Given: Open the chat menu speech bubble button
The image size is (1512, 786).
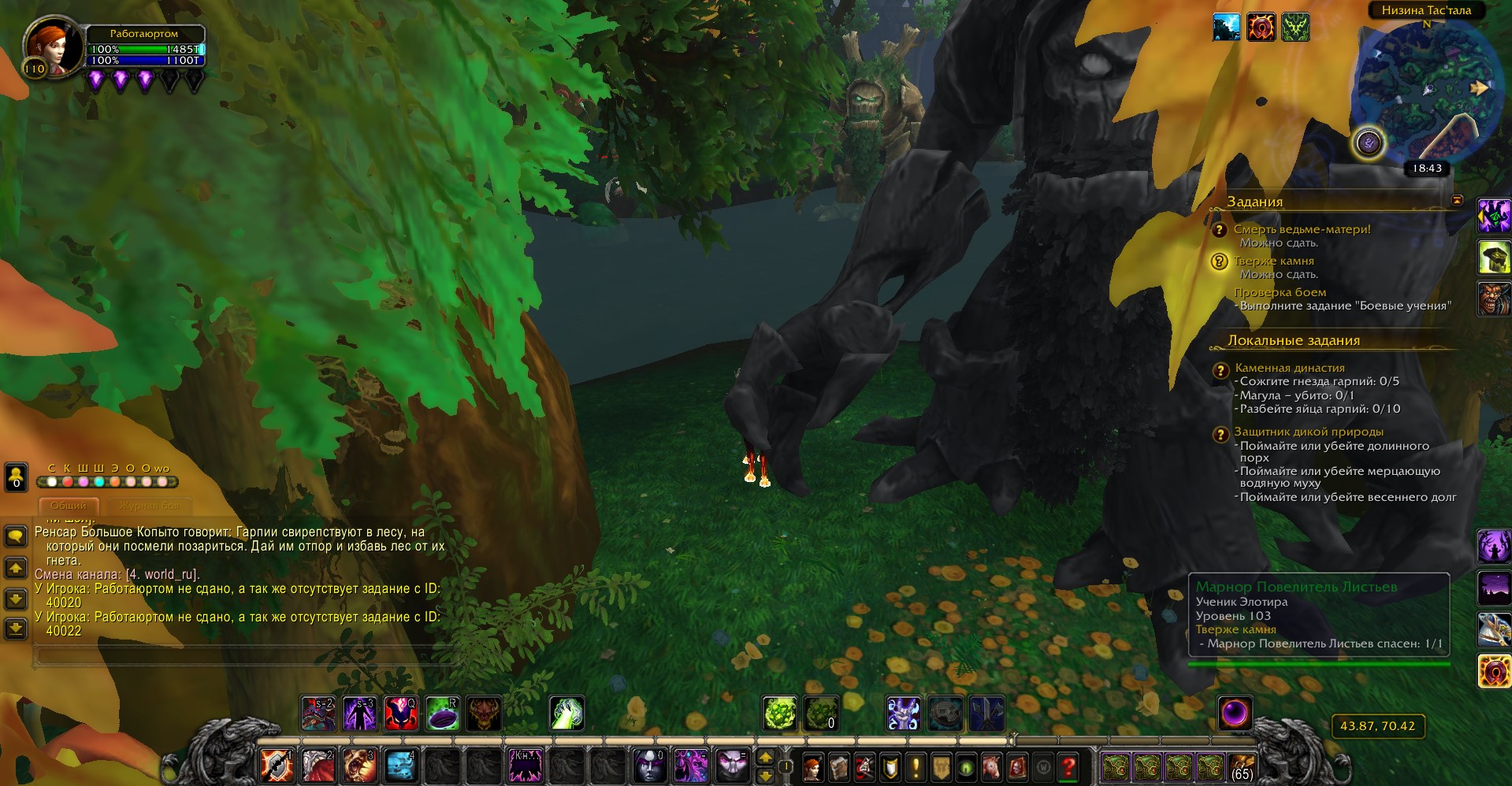Looking at the screenshot, I should (x=16, y=536).
